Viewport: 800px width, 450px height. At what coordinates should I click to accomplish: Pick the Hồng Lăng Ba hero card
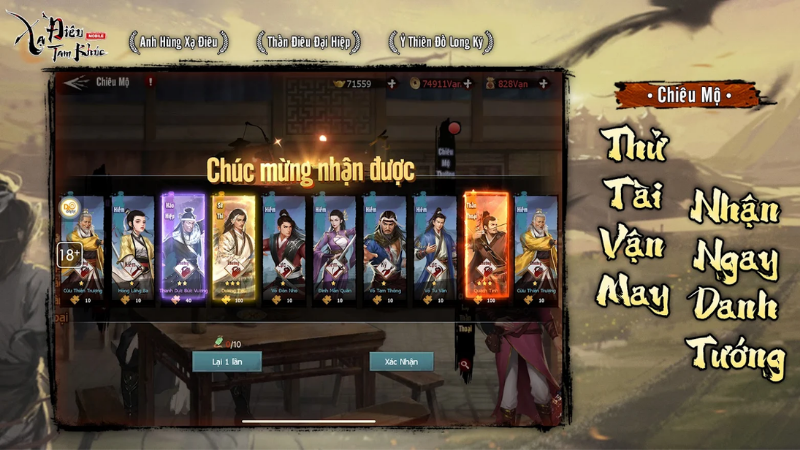(133, 249)
